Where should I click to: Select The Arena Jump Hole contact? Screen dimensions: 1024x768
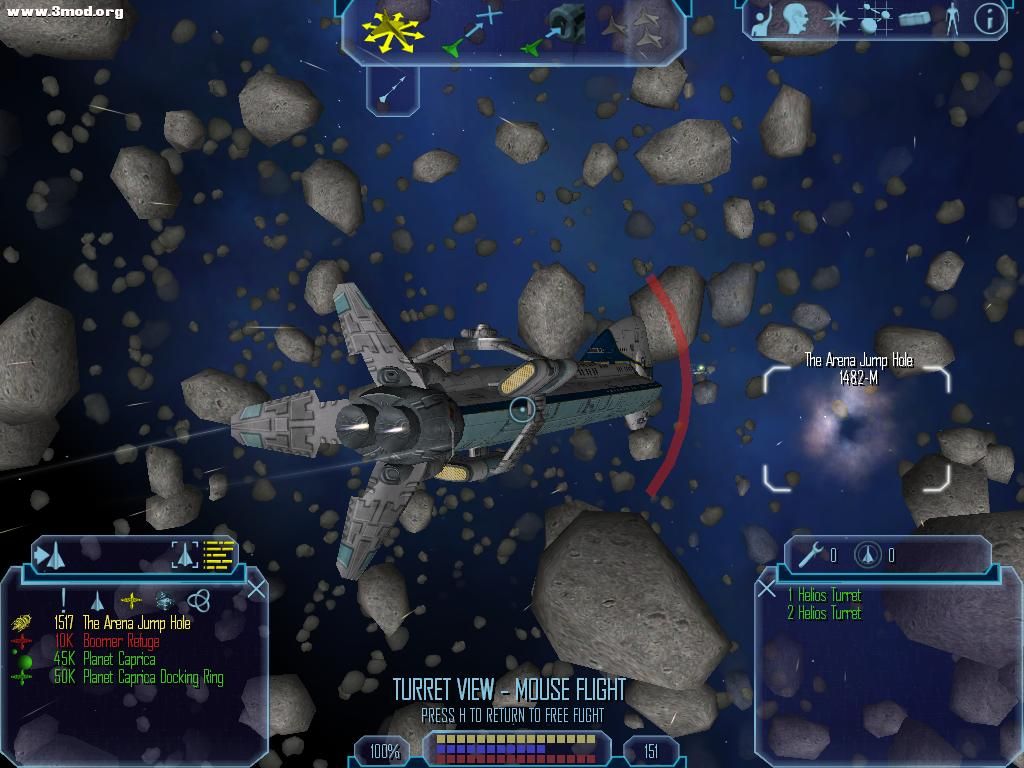[x=136, y=623]
